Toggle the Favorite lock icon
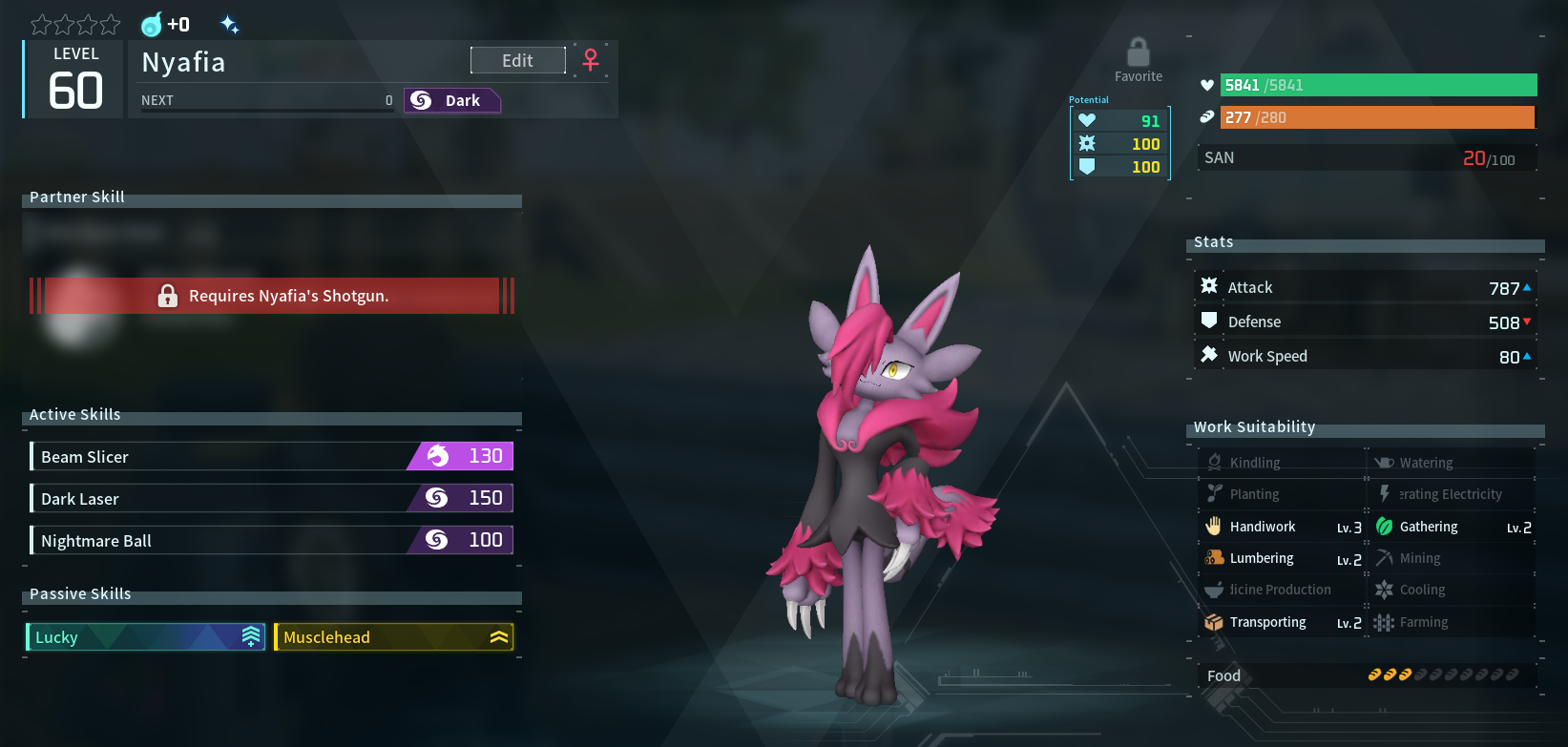The height and width of the screenshot is (747, 1568). [1138, 52]
